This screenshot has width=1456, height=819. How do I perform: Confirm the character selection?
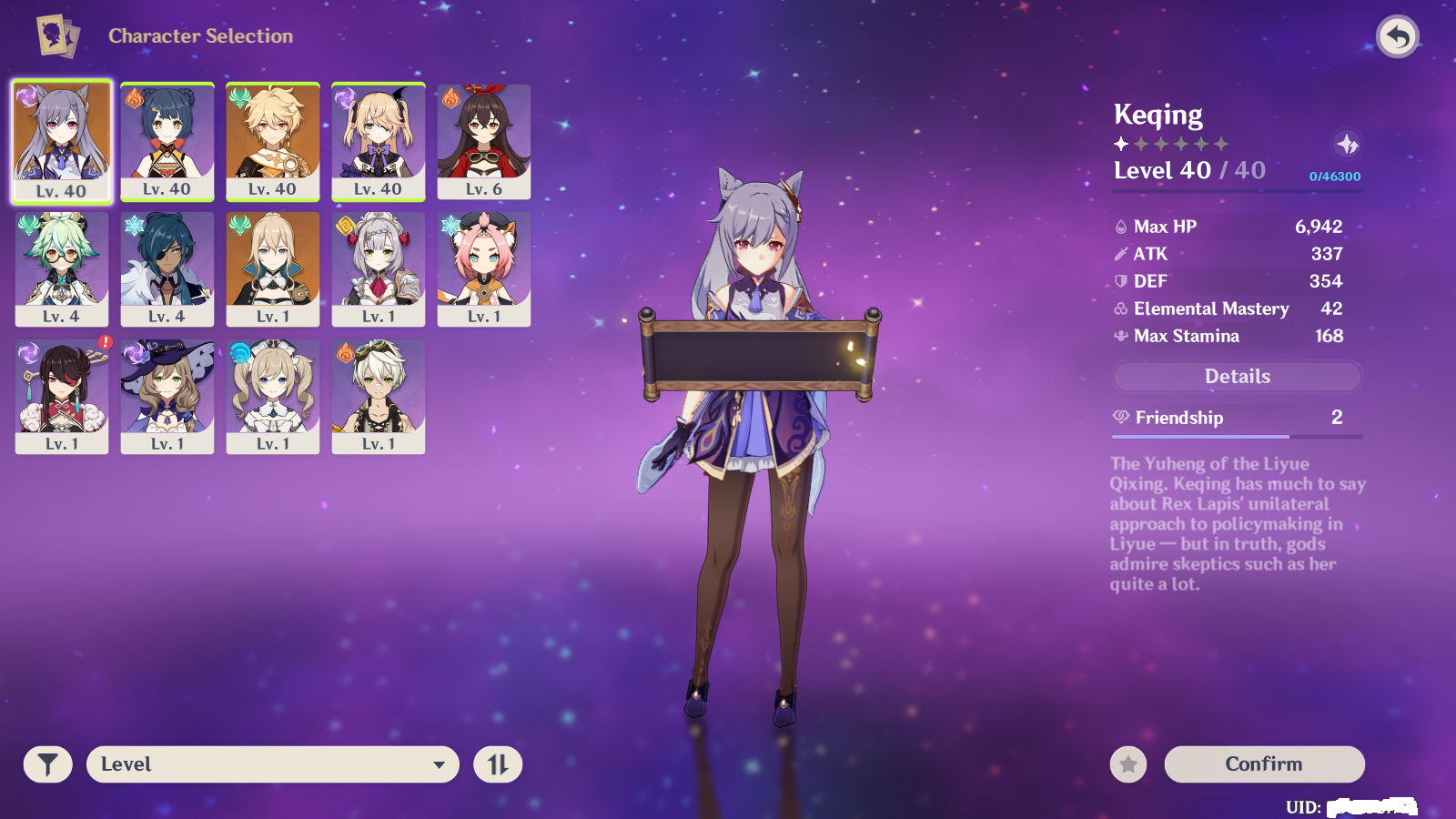coord(1264,764)
